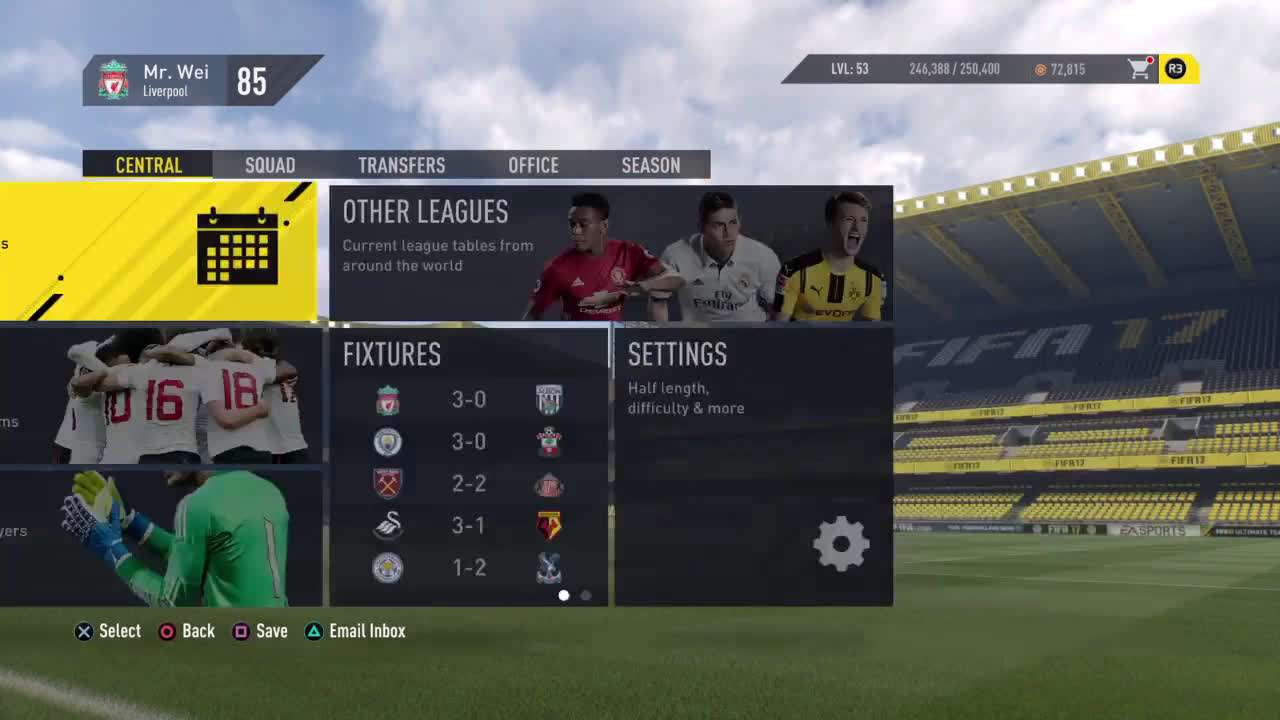Viewport: 1280px width, 720px height.
Task: Open the Settings tile
Action: 753,465
